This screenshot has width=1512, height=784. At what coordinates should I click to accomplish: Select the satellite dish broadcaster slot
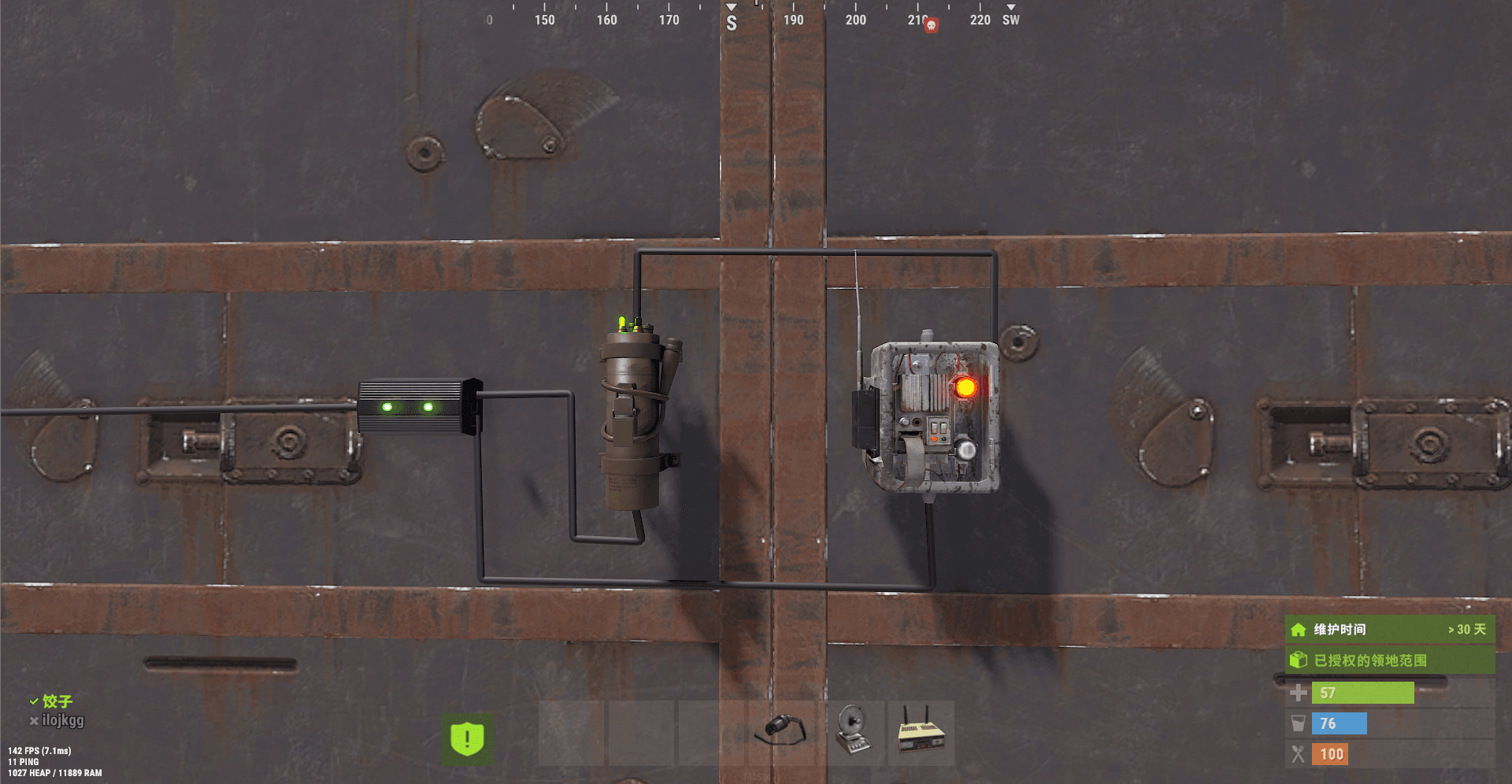click(x=851, y=733)
